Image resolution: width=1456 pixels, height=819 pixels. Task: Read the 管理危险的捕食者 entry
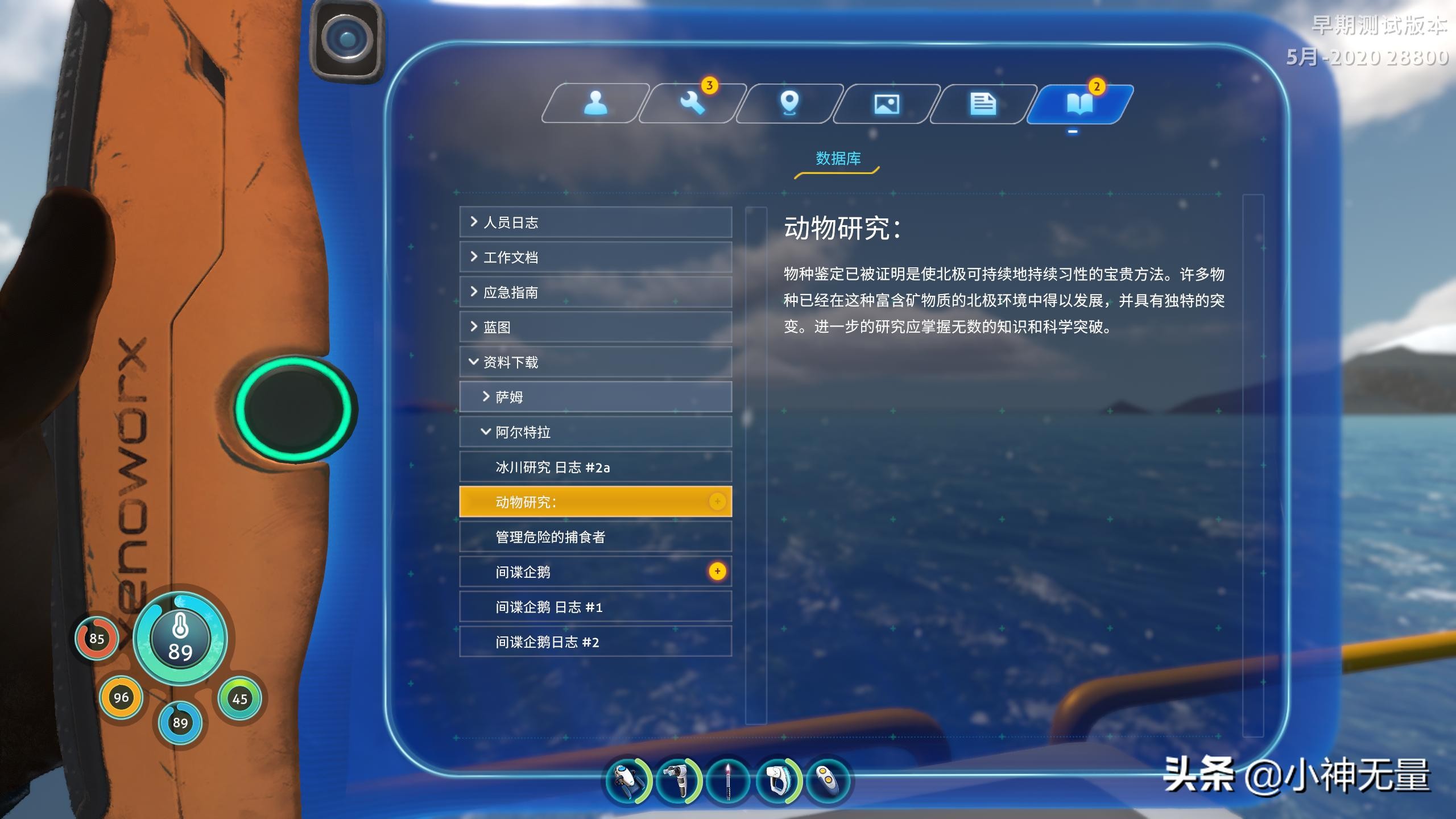pyautogui.click(x=595, y=537)
